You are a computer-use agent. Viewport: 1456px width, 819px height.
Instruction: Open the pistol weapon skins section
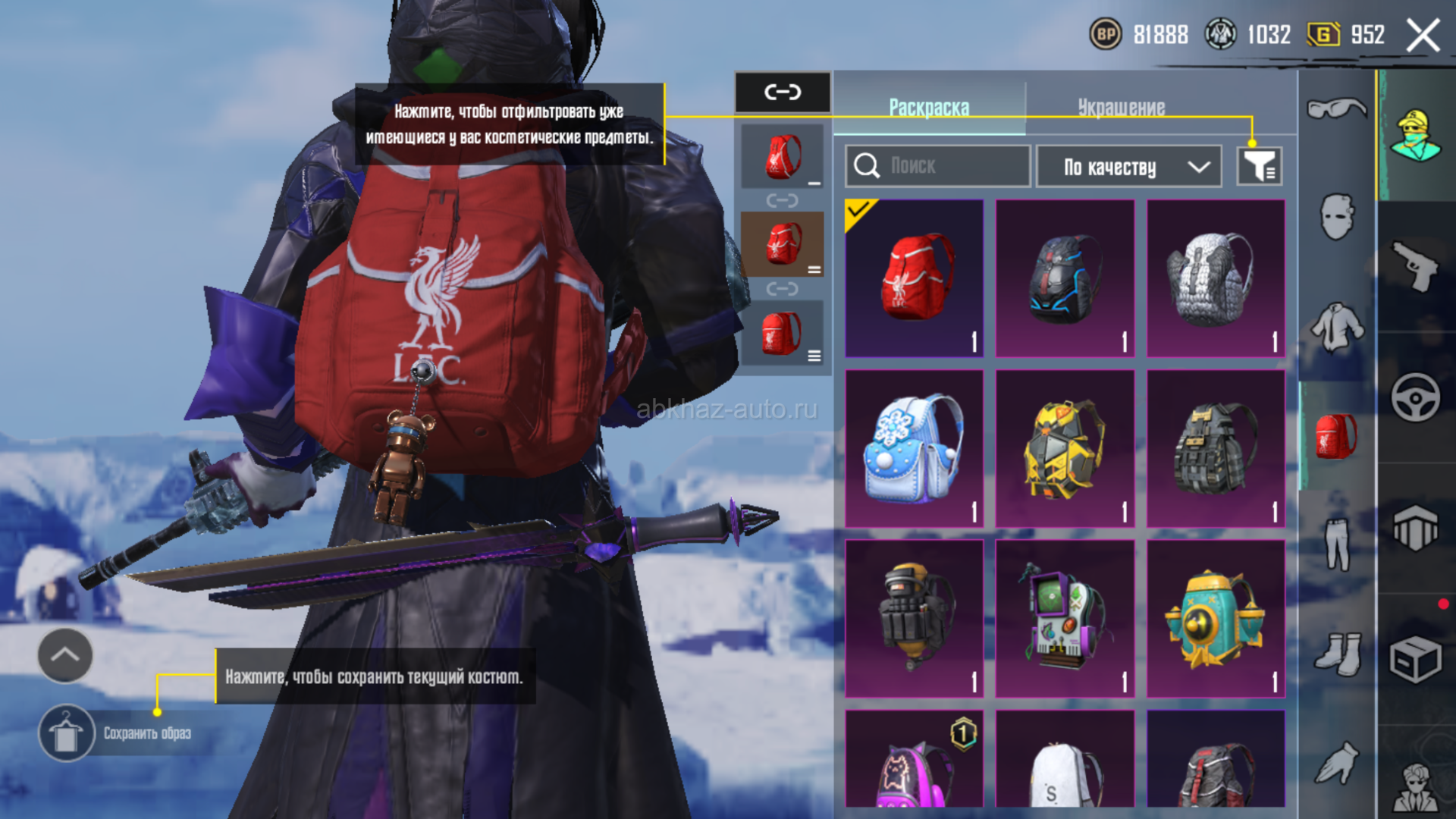[1415, 266]
